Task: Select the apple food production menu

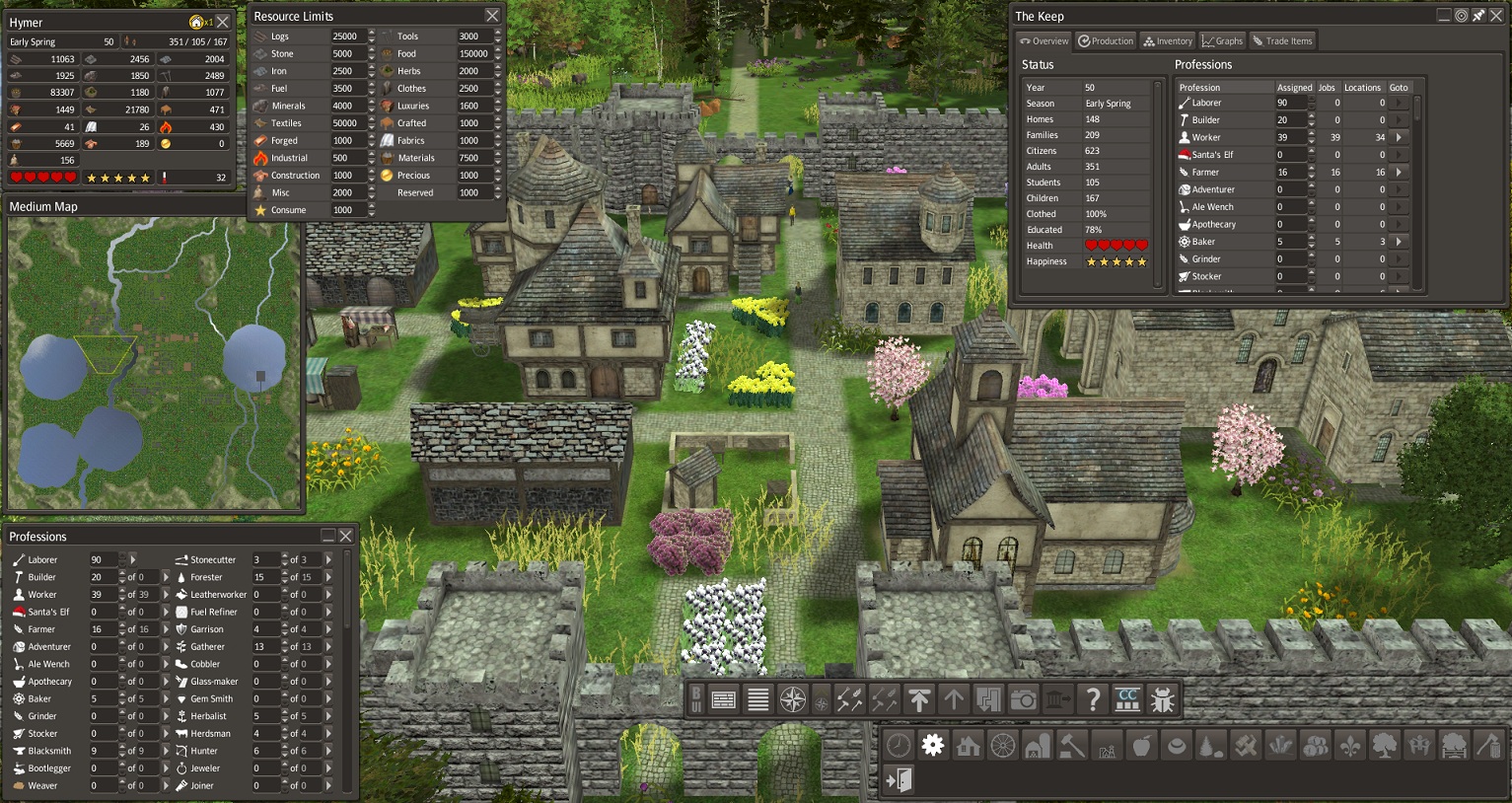Action: click(1141, 746)
